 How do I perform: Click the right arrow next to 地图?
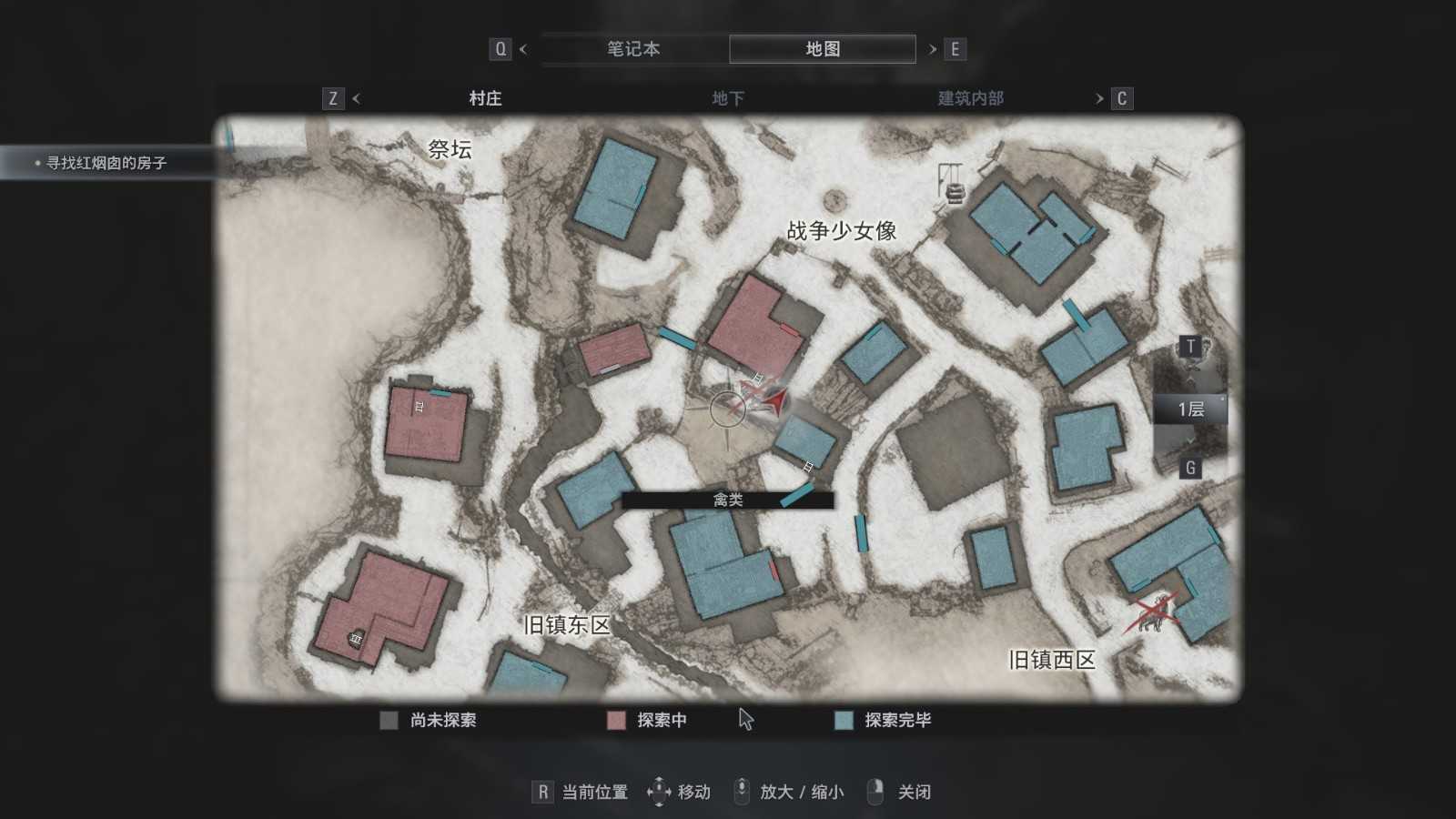click(933, 49)
